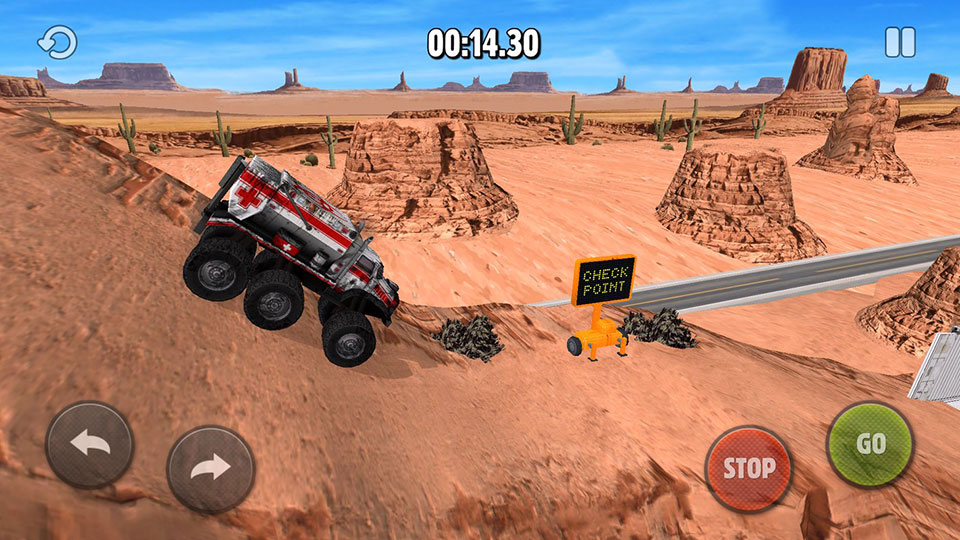Pause the game
This screenshot has height=540, width=960.
click(899, 42)
